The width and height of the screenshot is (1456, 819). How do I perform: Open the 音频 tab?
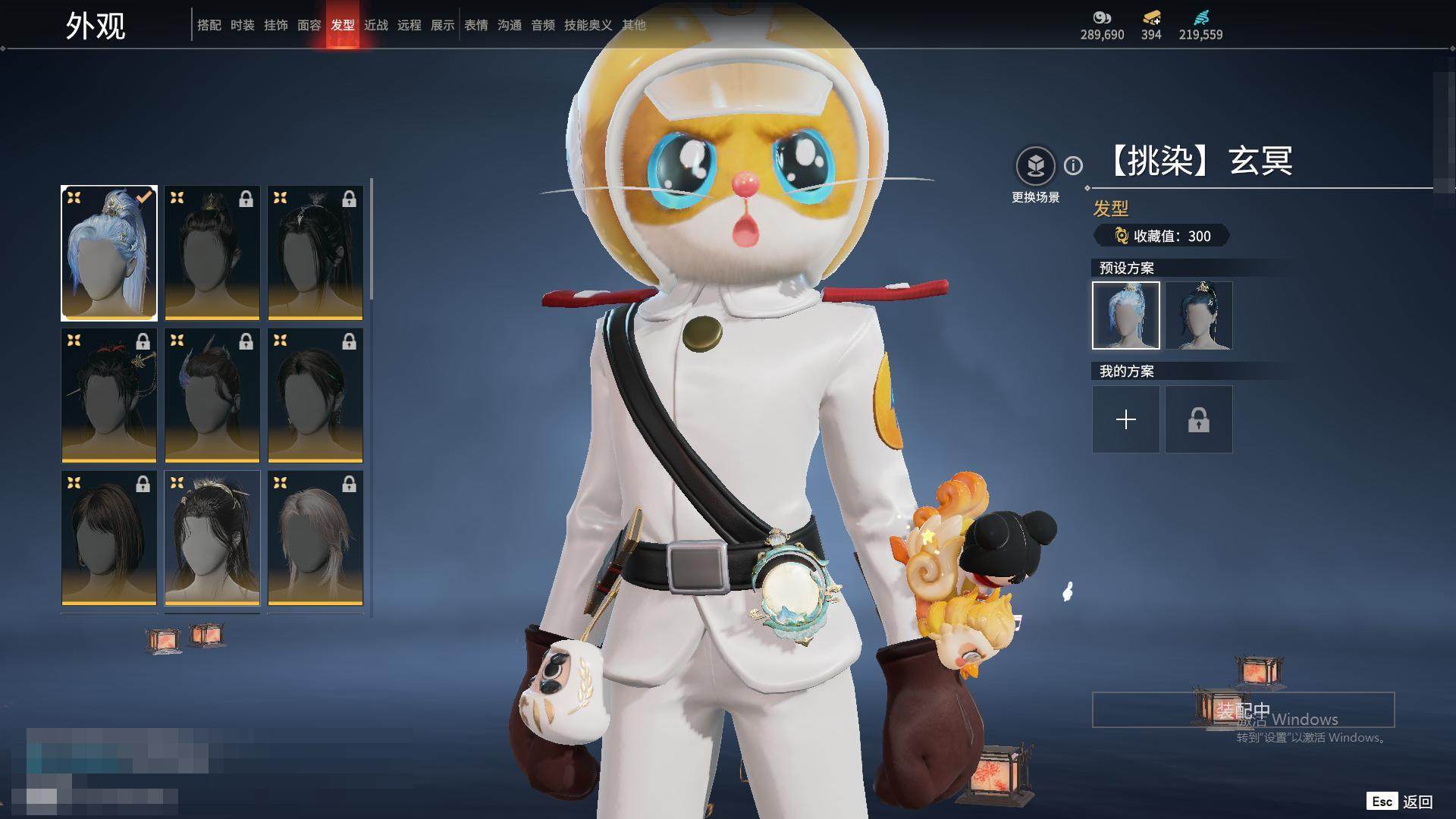point(542,25)
